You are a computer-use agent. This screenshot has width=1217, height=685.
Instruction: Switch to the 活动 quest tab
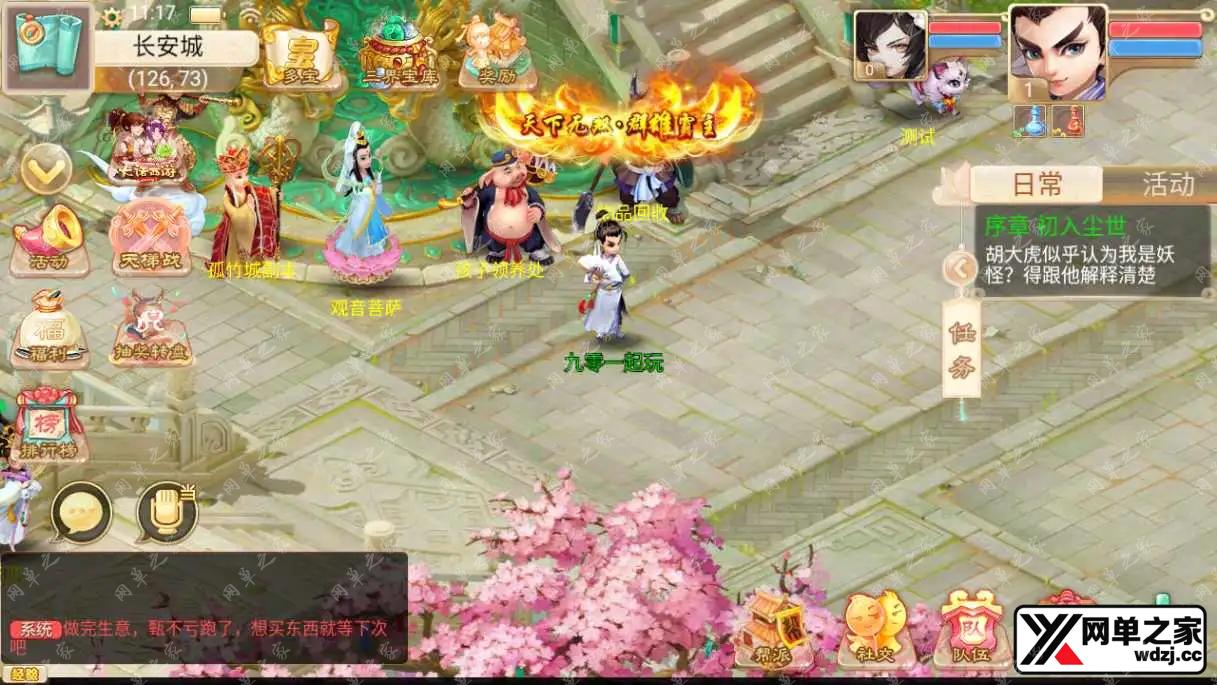pyautogui.click(x=1166, y=184)
